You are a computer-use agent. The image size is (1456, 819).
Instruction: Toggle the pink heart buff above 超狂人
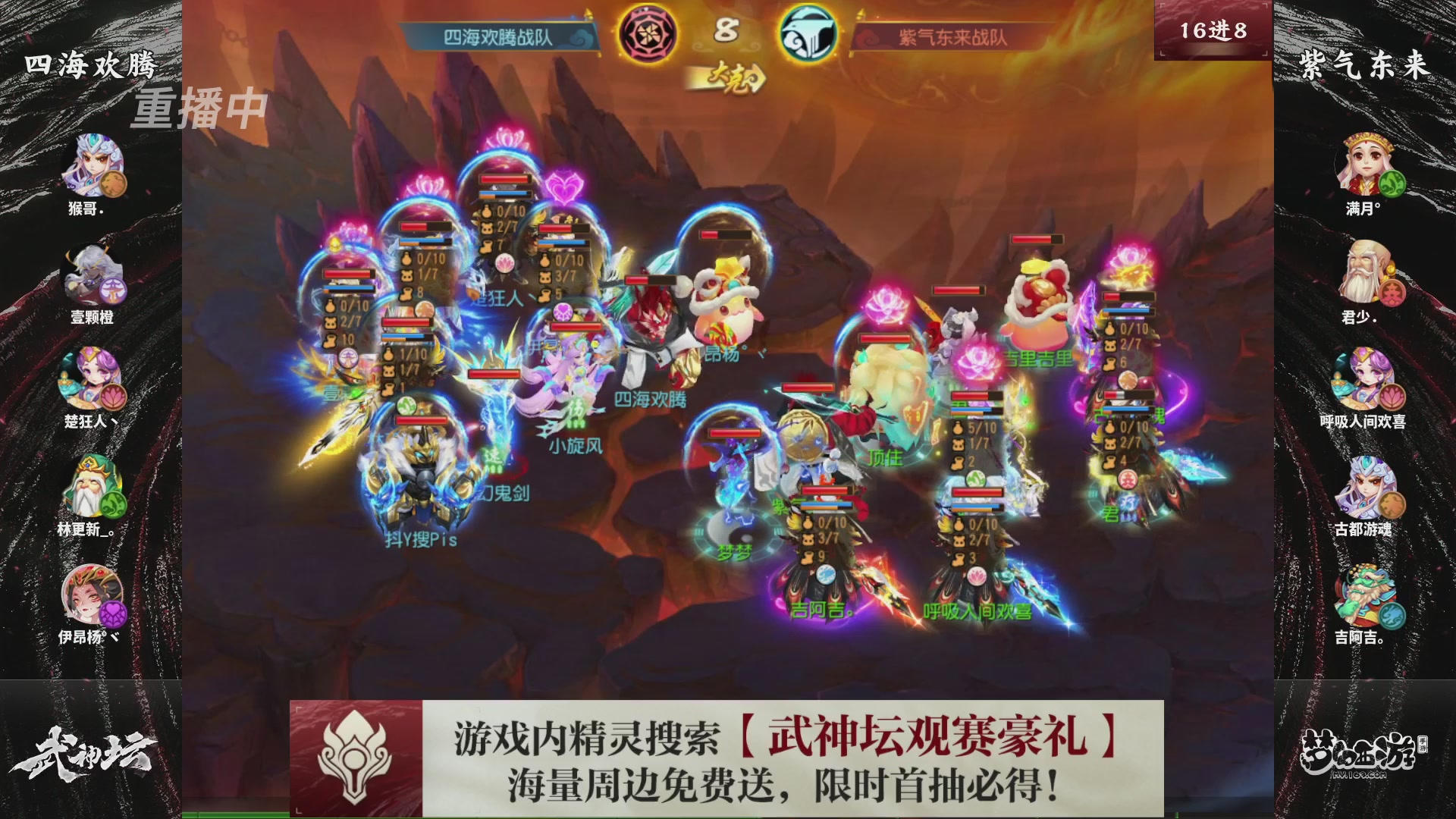coord(564,187)
